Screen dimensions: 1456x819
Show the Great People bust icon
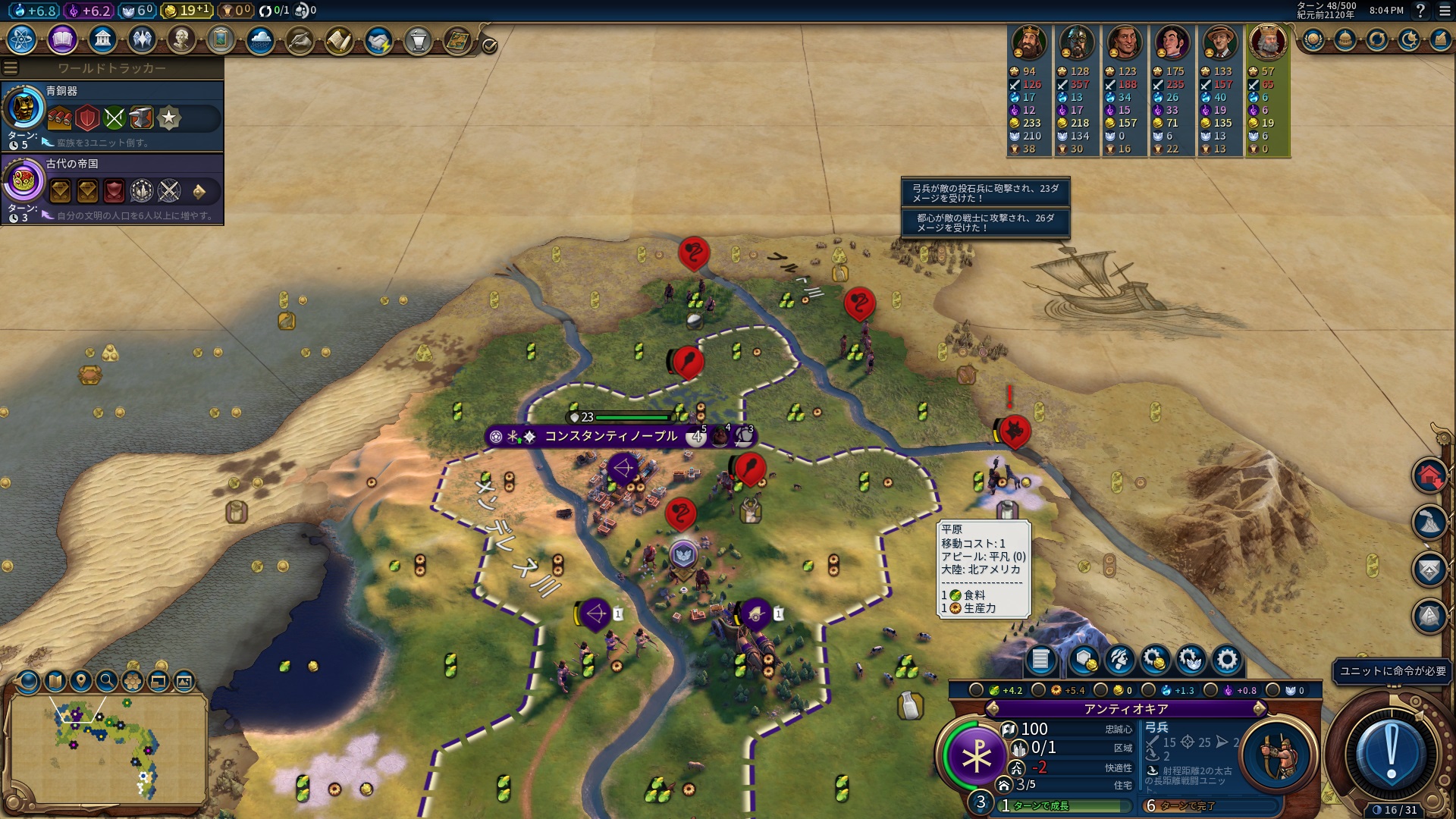[181, 39]
